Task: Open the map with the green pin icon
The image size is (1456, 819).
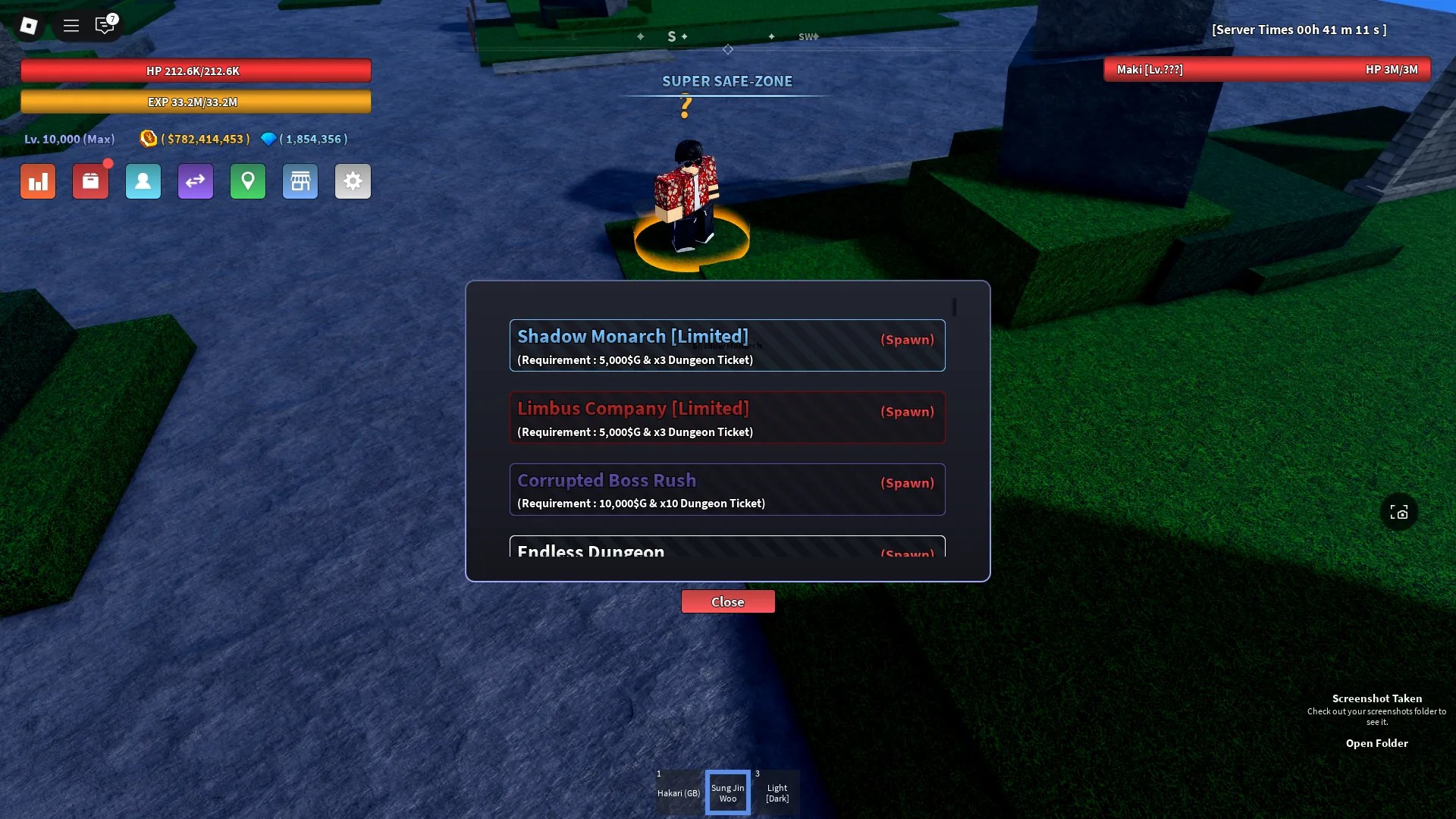Action: (x=247, y=181)
